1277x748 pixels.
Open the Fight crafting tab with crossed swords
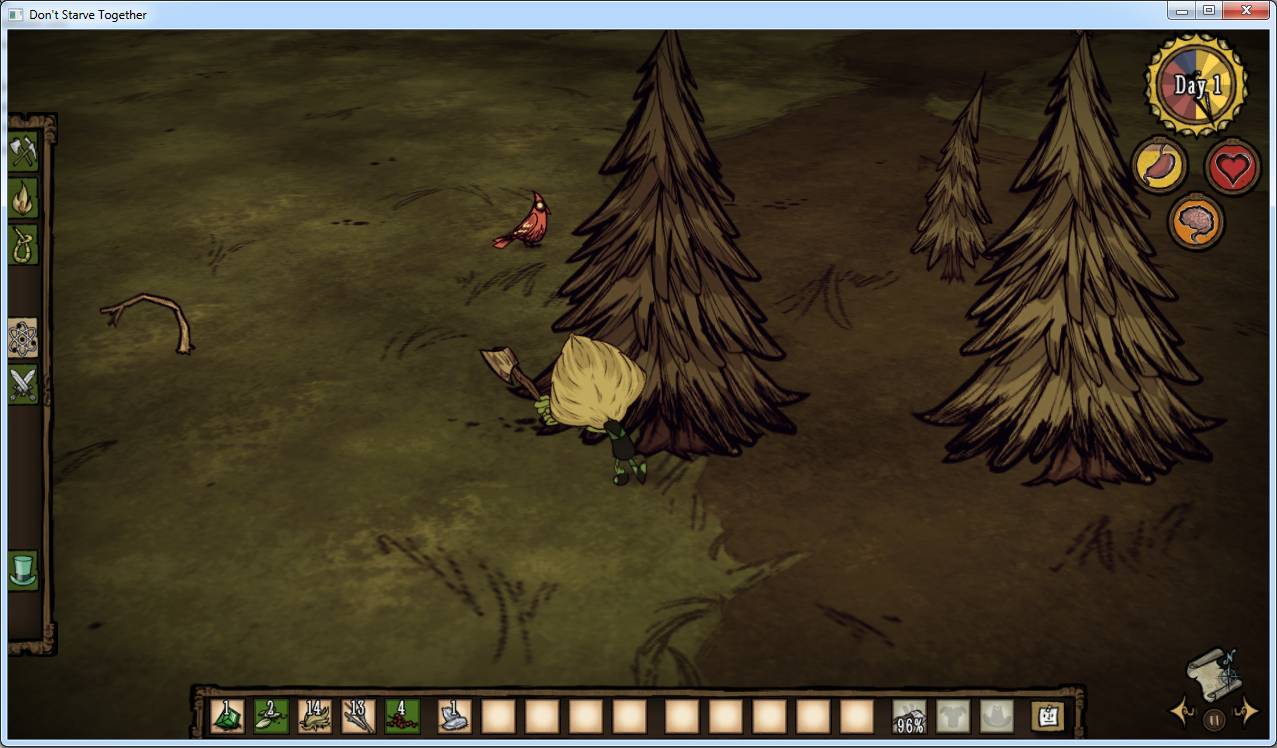23,384
